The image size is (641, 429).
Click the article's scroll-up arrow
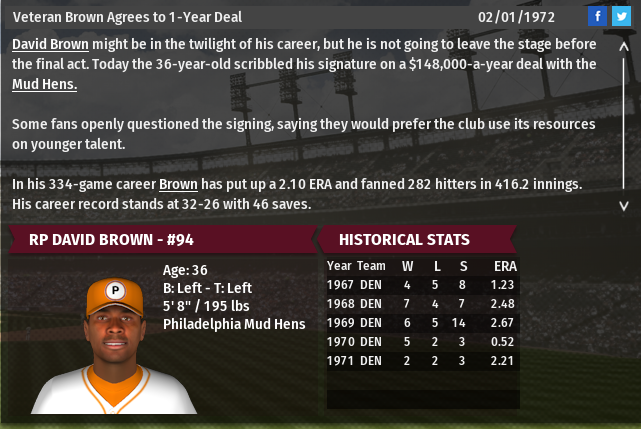(x=625, y=46)
